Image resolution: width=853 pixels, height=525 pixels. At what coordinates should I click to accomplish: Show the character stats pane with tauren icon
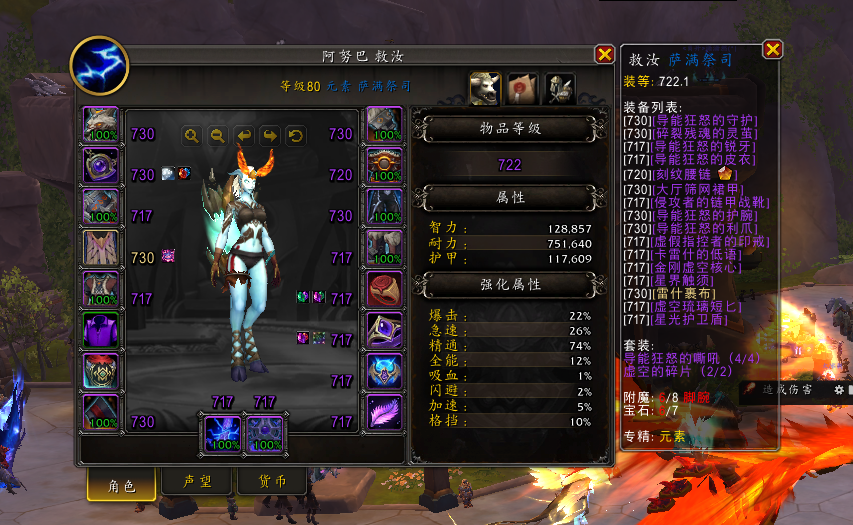point(485,88)
